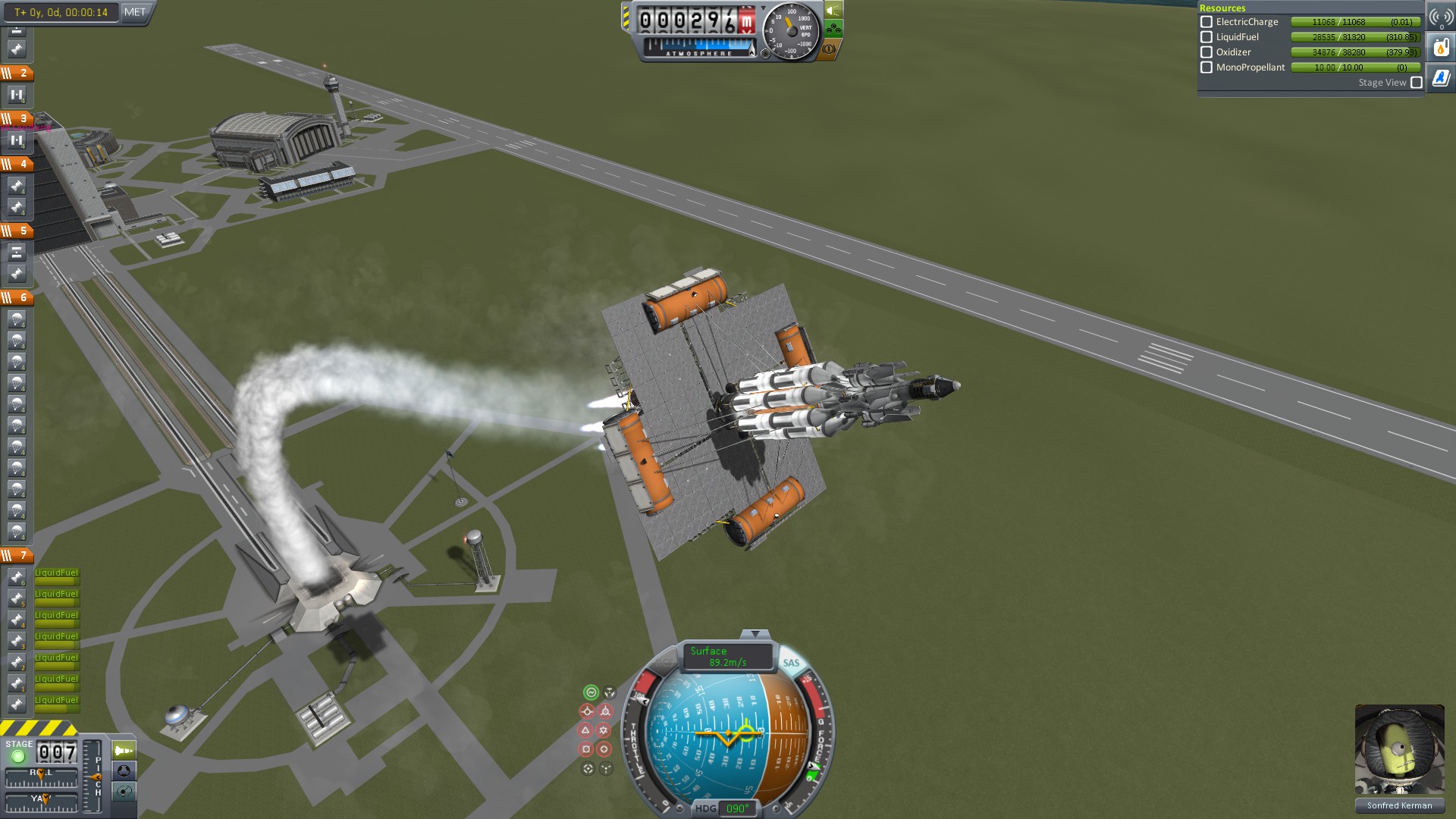
Task: Tick the Oxidizer resource checkbox
Action: tap(1207, 52)
